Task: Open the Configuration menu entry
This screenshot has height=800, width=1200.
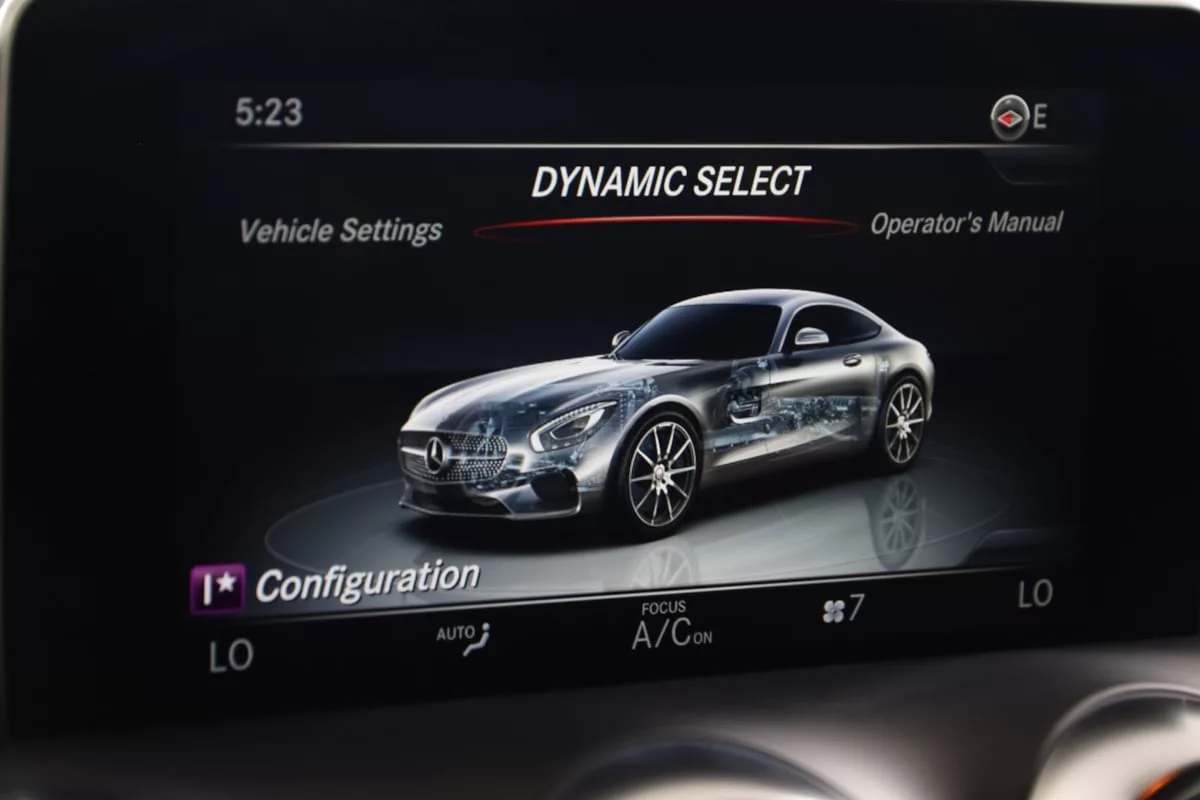Action: click(367, 581)
